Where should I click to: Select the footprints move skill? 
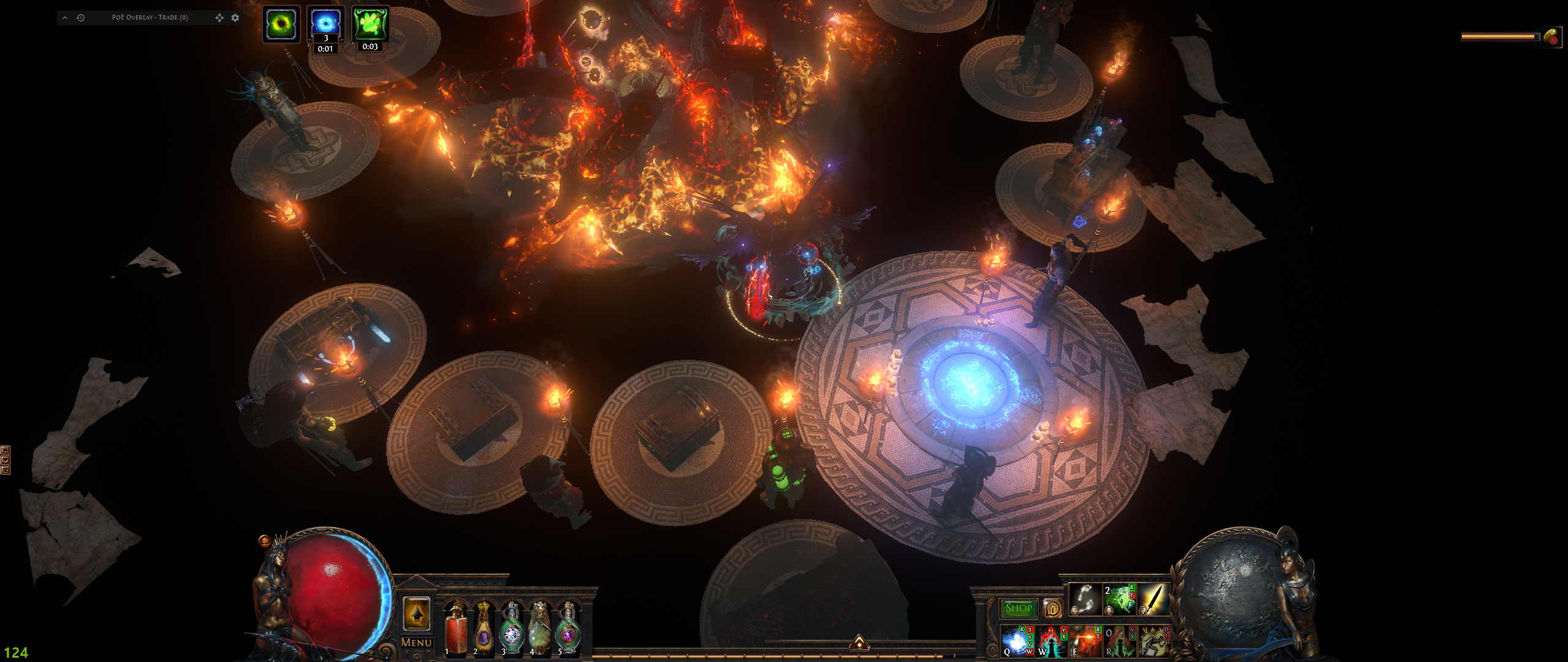[1085, 599]
